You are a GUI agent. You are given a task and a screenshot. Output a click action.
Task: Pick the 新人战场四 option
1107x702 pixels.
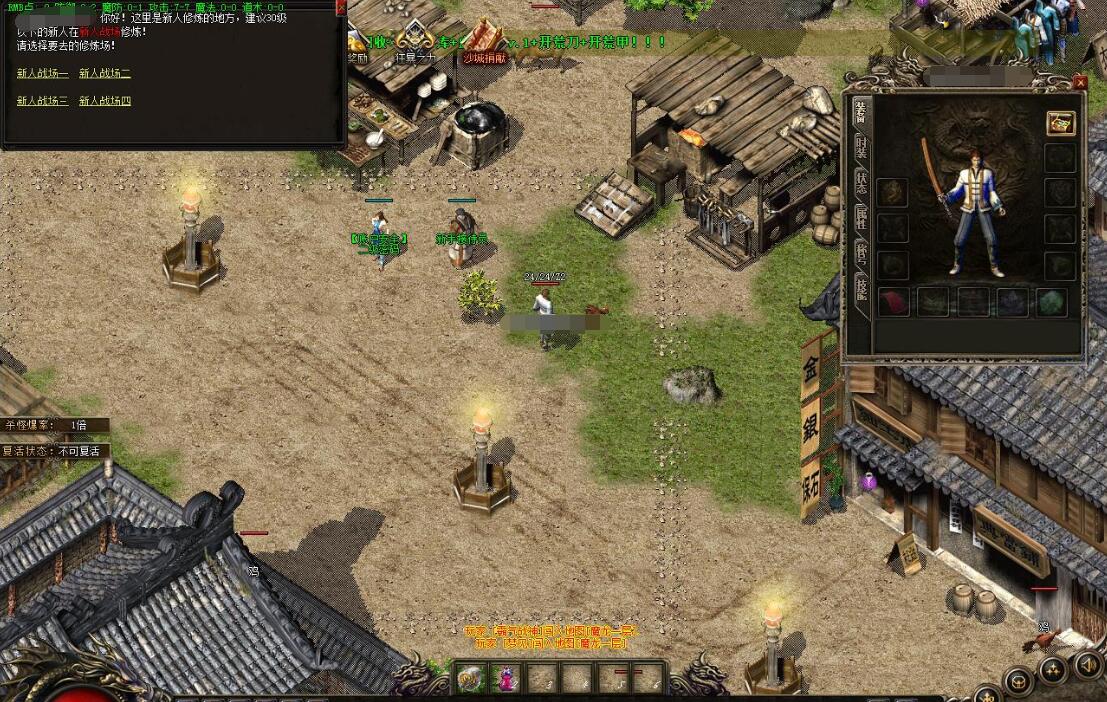pos(105,101)
